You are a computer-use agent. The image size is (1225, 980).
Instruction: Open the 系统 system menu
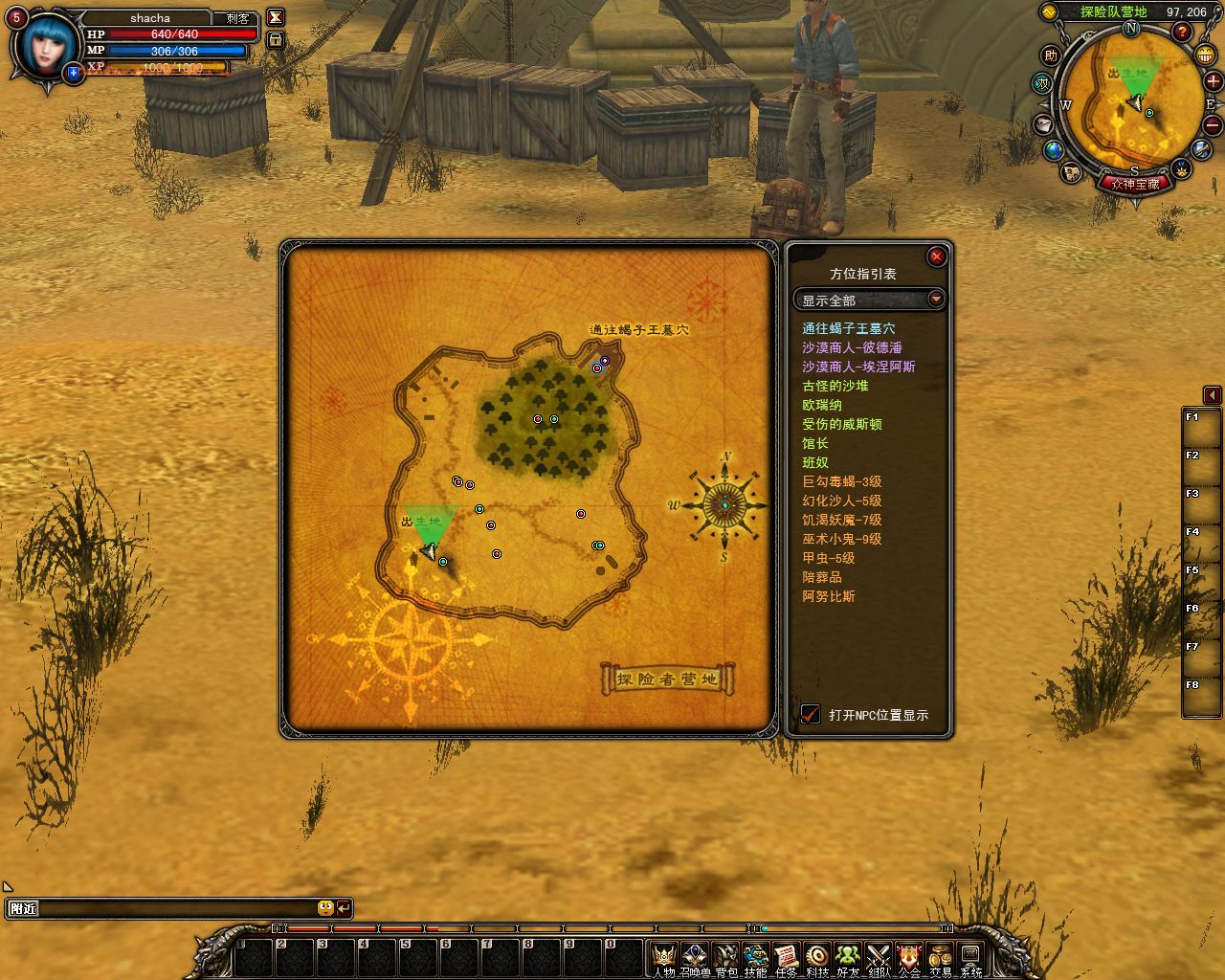970,957
